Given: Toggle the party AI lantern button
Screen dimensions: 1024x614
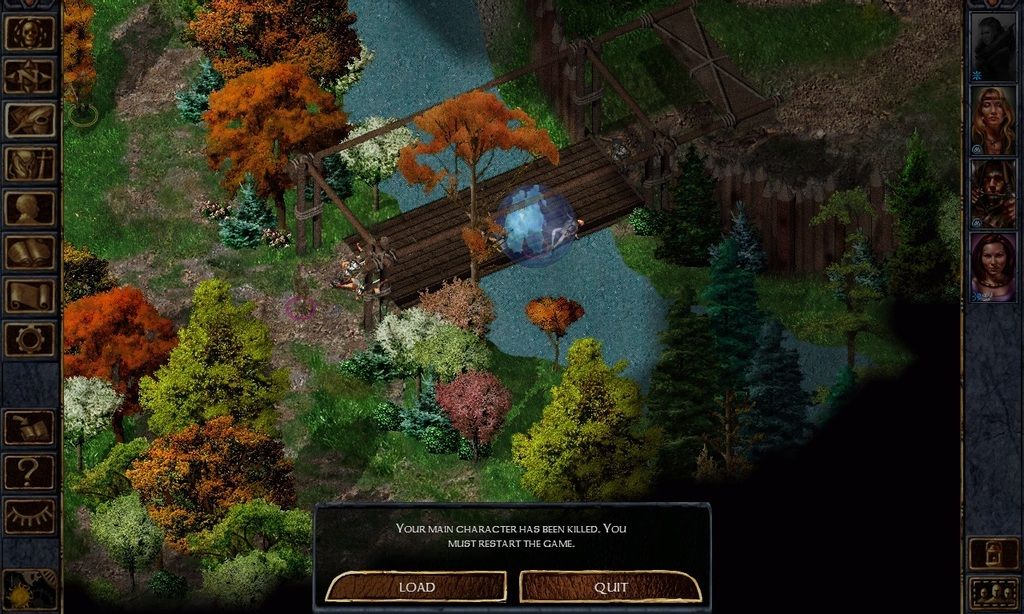Looking at the screenshot, I should (x=993, y=553).
